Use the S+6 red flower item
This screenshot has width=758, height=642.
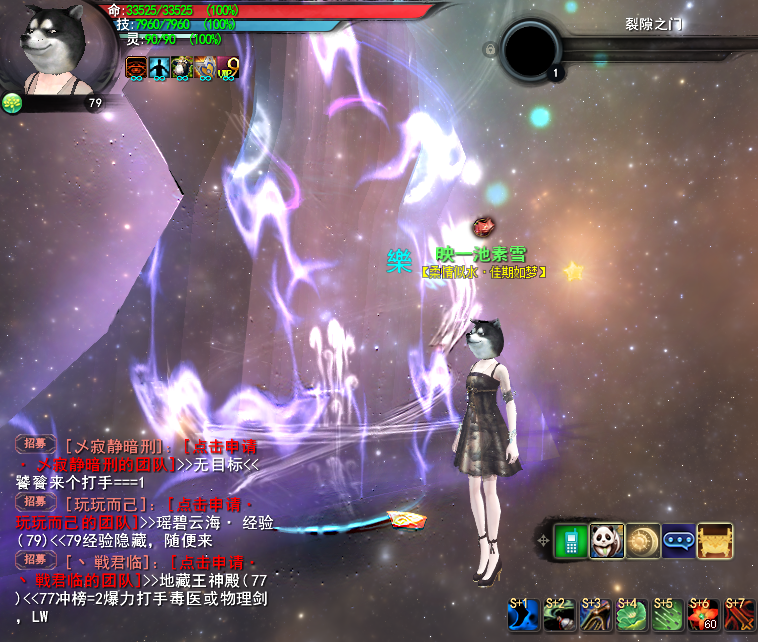(704, 615)
